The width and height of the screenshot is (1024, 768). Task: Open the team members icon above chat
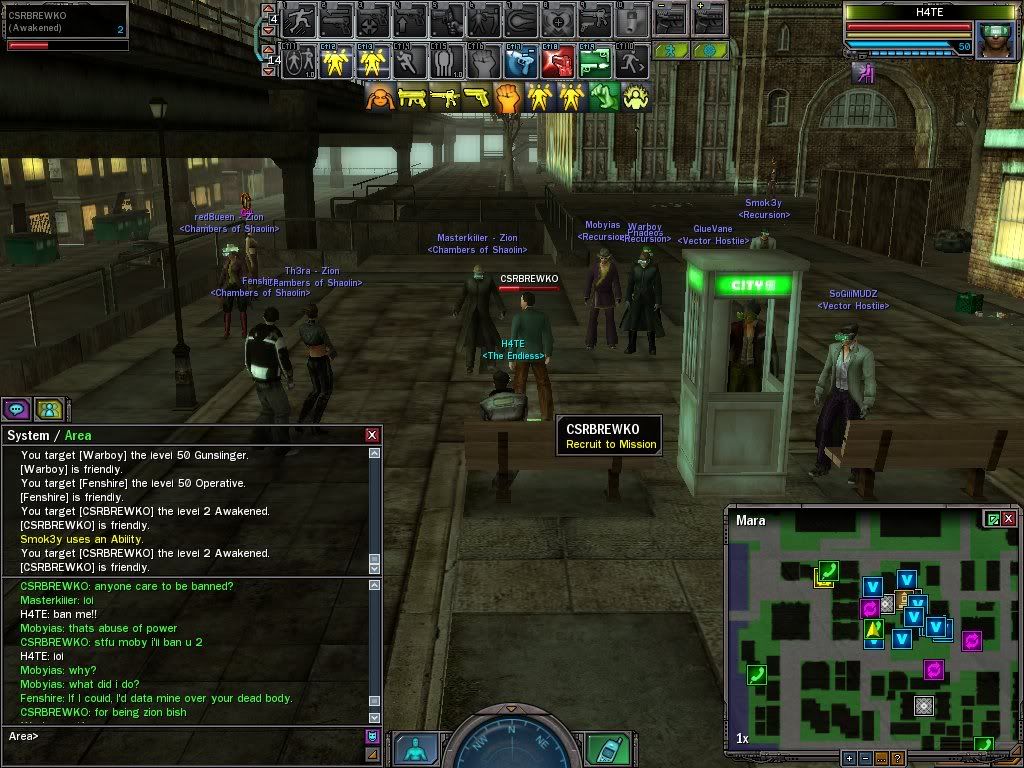pos(48,408)
